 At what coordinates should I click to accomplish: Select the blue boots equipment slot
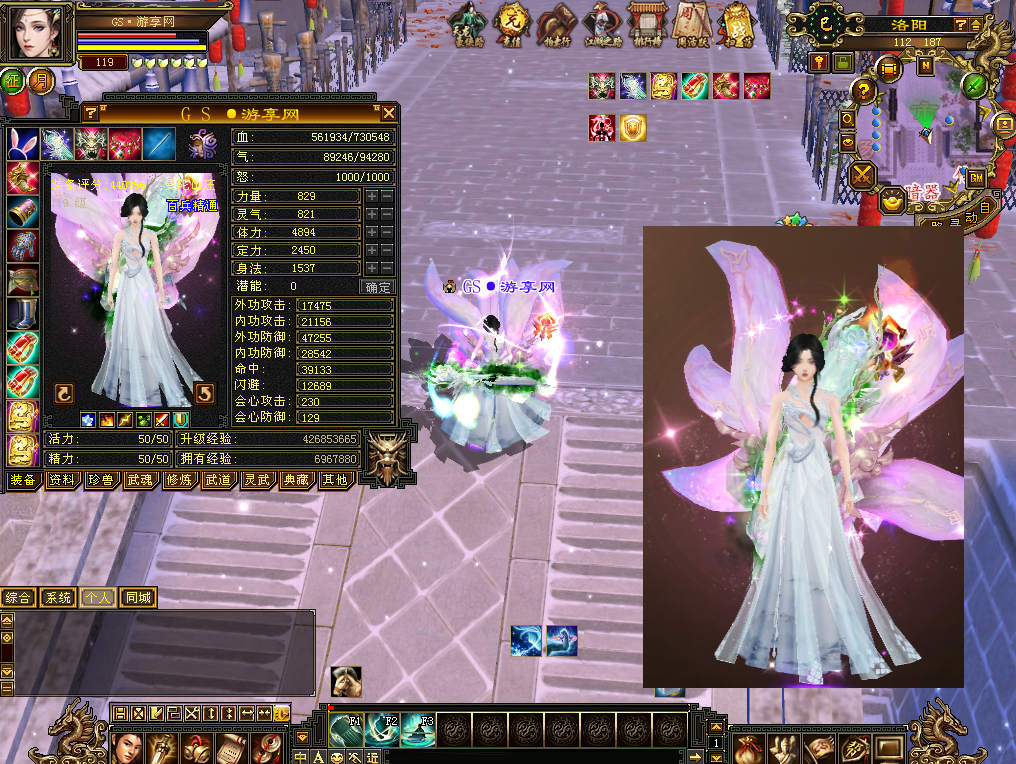click(22, 314)
